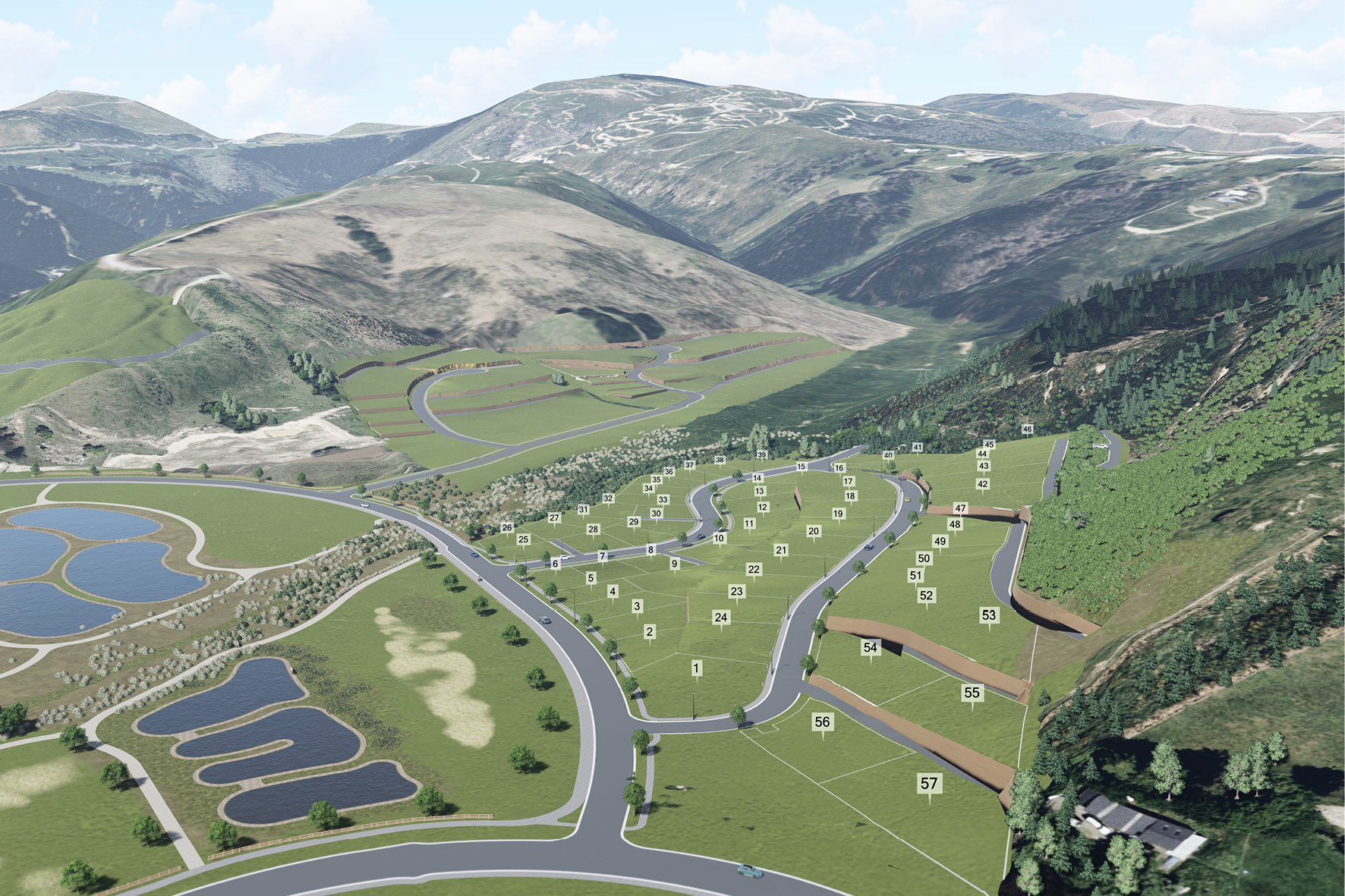
Task: Click the lot 56 label
Action: 822,722
